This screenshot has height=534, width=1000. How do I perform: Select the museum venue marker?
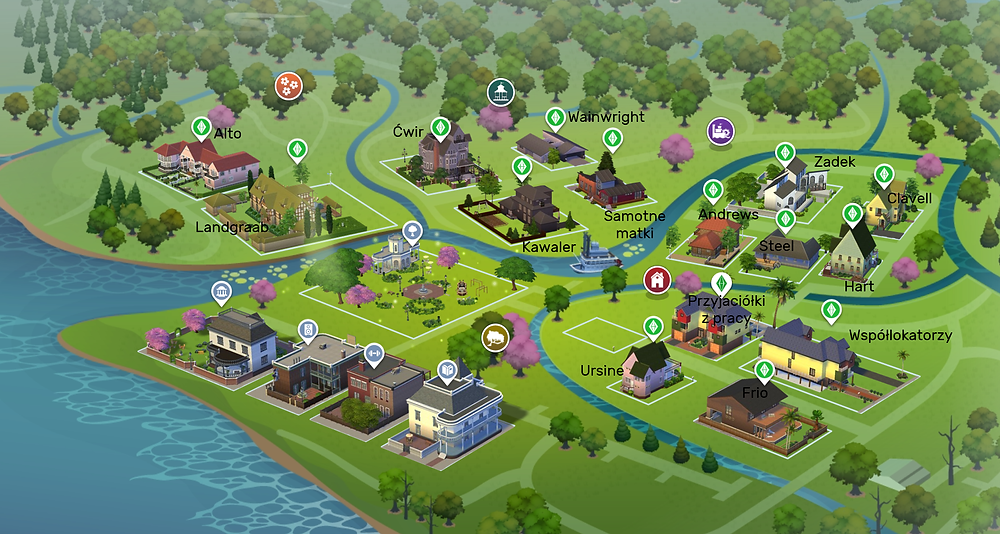click(222, 293)
